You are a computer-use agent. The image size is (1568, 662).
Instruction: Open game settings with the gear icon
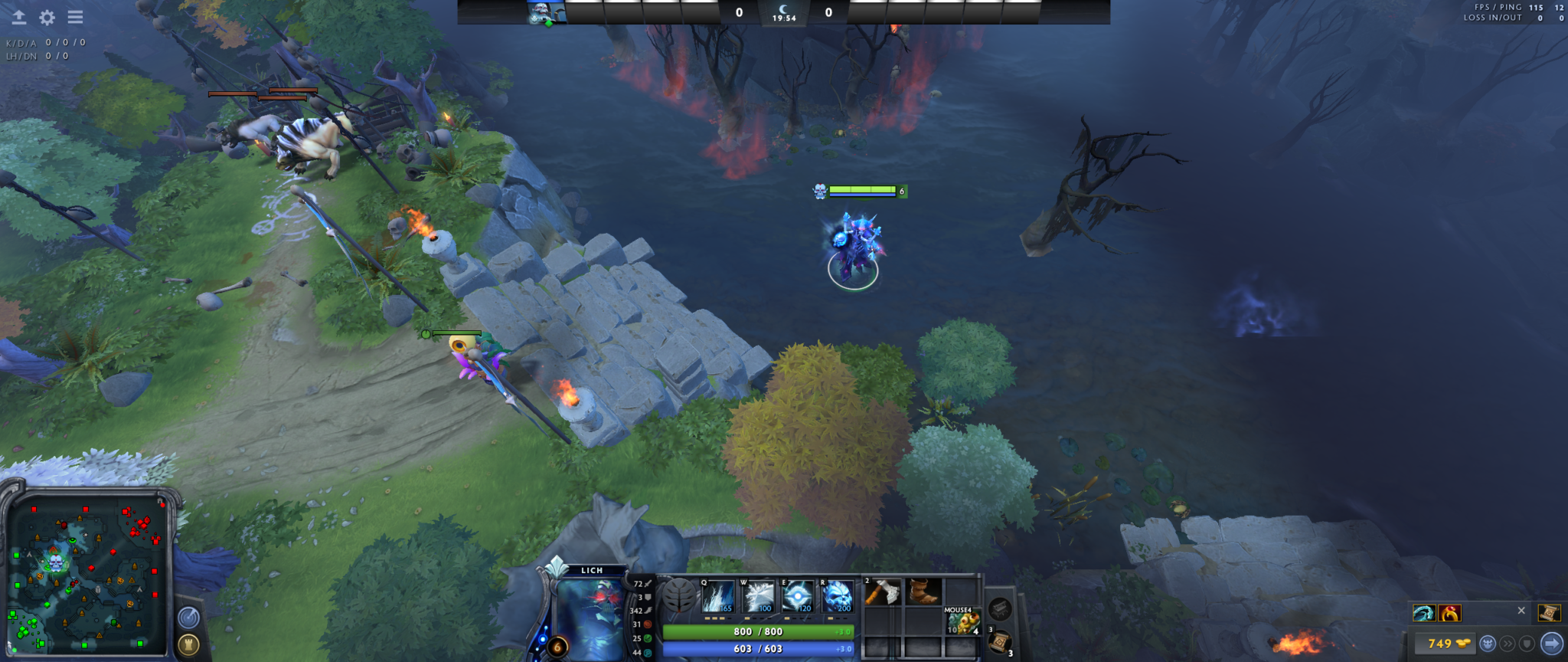click(x=47, y=17)
